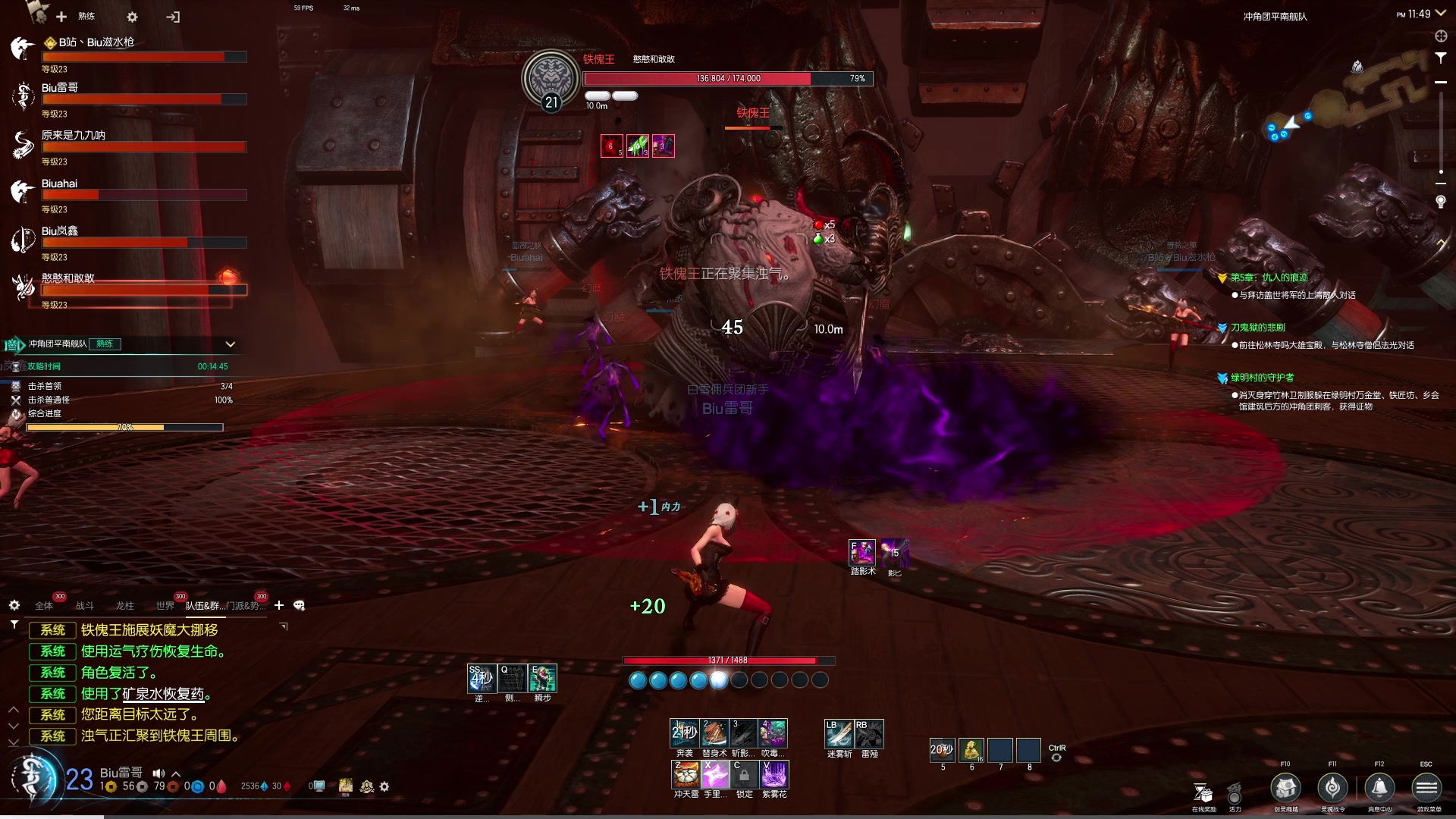Open chat settings gear above chat log
This screenshot has width=1456, height=819.
click(14, 605)
